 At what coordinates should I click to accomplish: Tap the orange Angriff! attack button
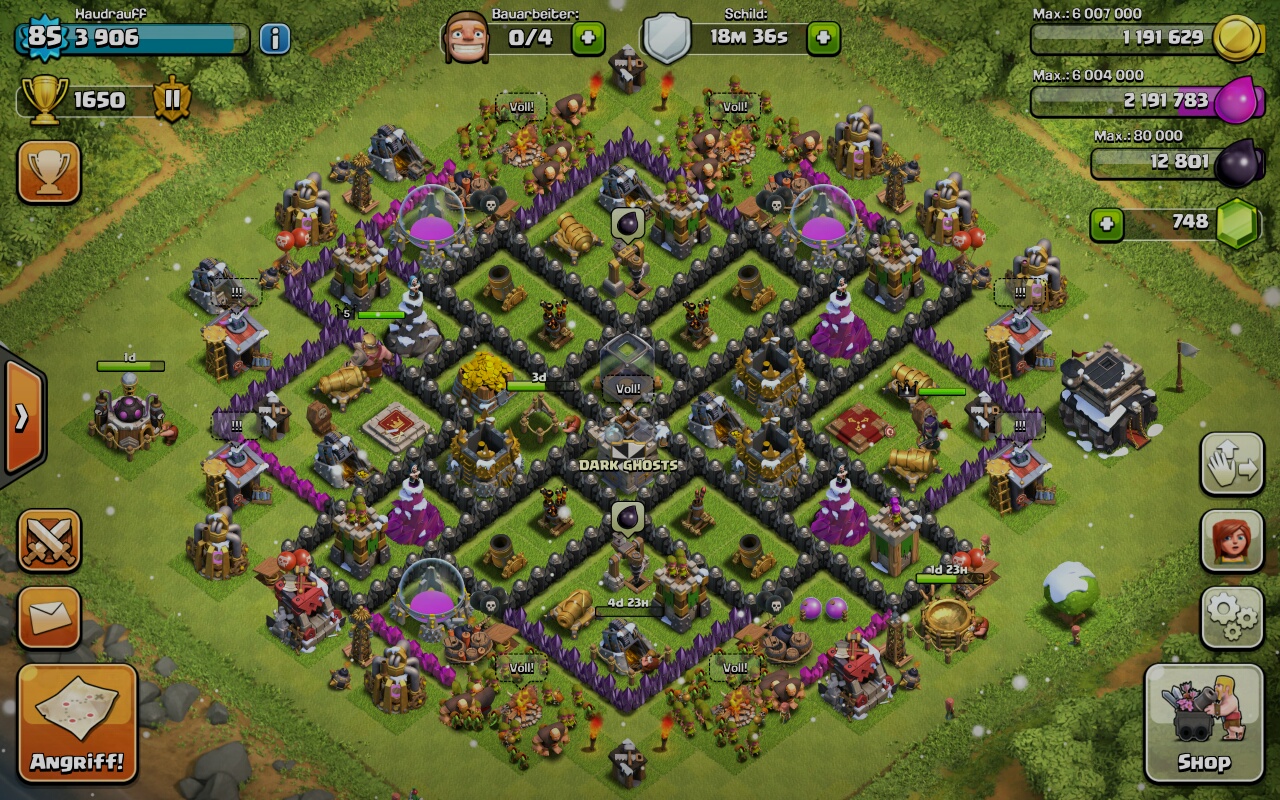tap(77, 722)
